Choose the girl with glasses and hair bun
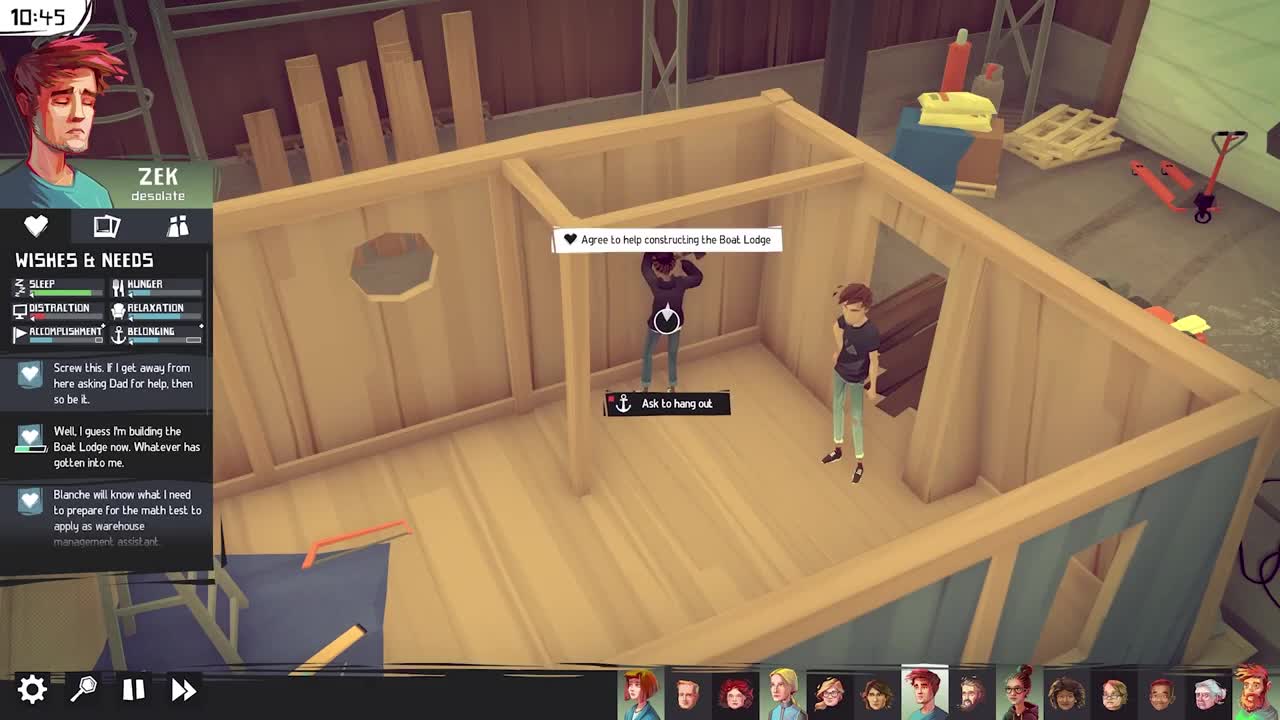The image size is (1280, 720). pyautogui.click(x=1018, y=693)
